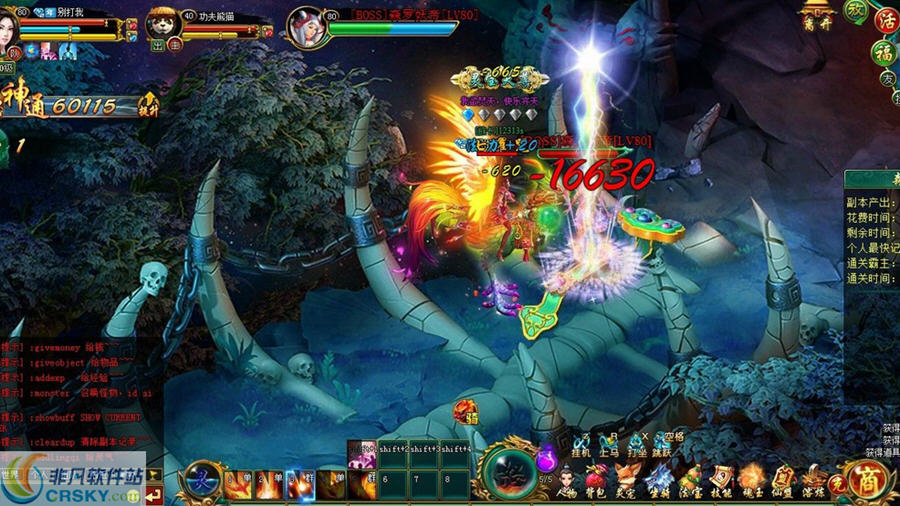This screenshot has height=506, width=900.
Task: Activate the 打坐 meditate action
Action: pyautogui.click(x=637, y=443)
